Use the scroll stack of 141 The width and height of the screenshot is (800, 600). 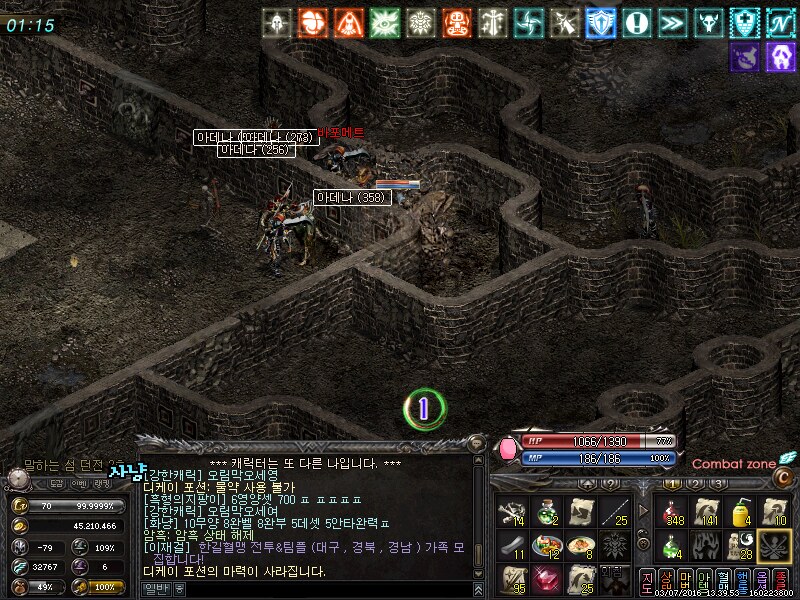click(x=707, y=511)
